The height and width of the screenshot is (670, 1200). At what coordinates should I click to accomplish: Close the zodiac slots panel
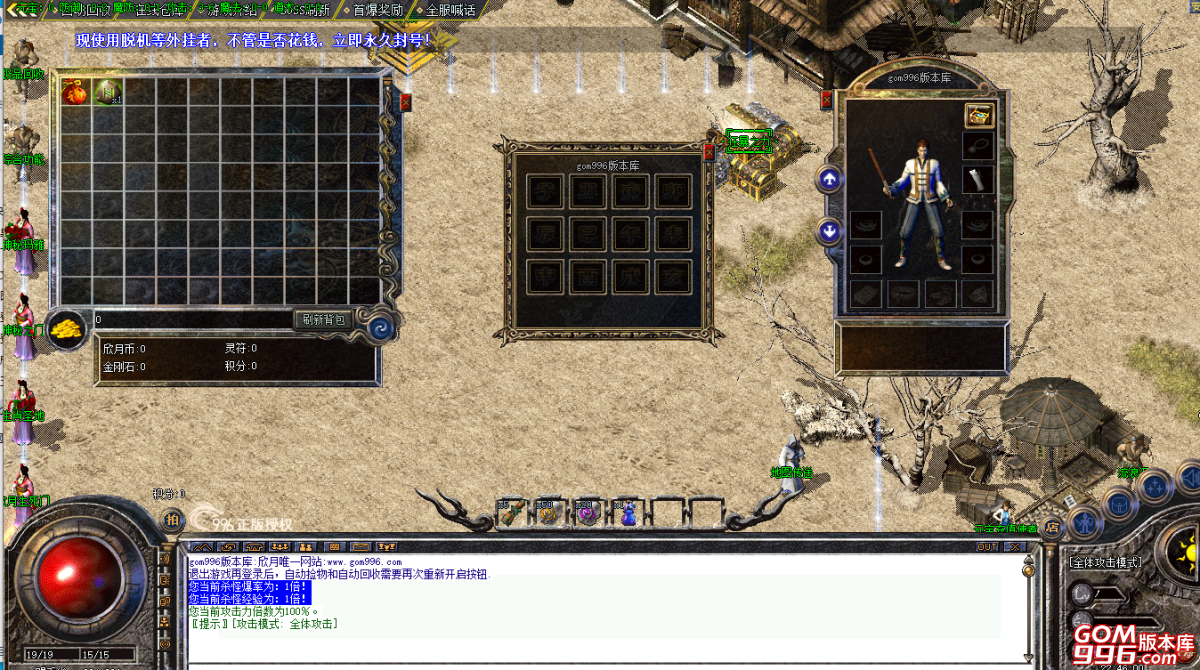(x=709, y=153)
